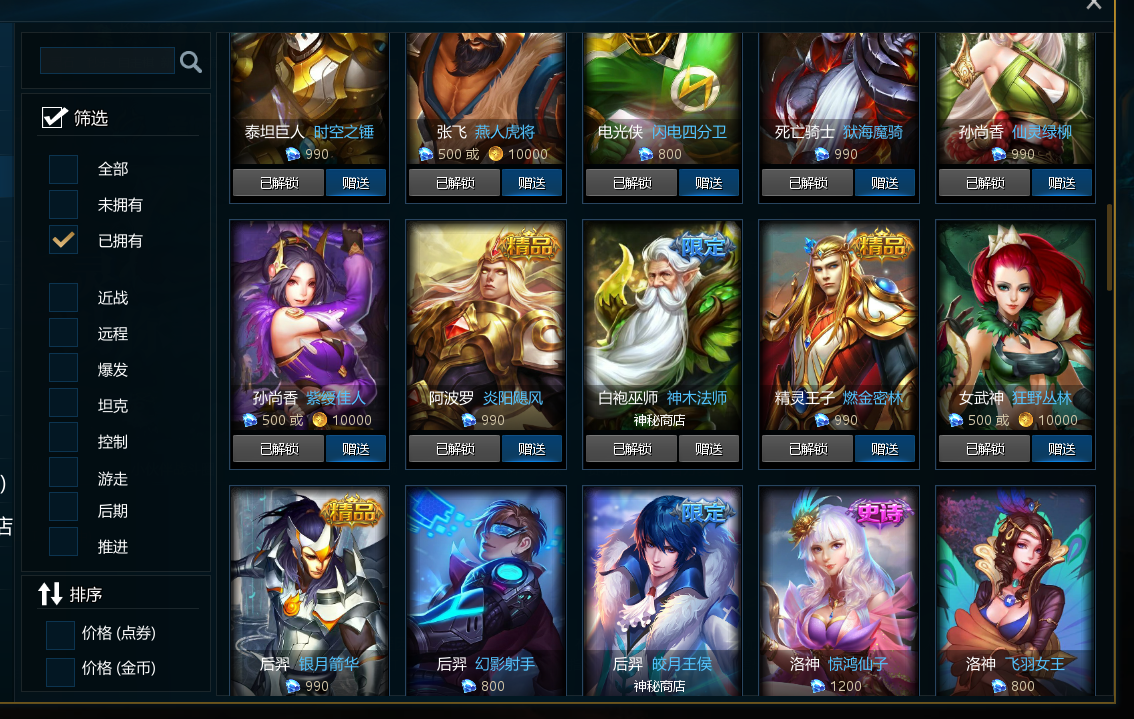1134x719 pixels.
Task: Click 已解锁 button under 女武神 狂野丛林
Action: tap(984, 449)
